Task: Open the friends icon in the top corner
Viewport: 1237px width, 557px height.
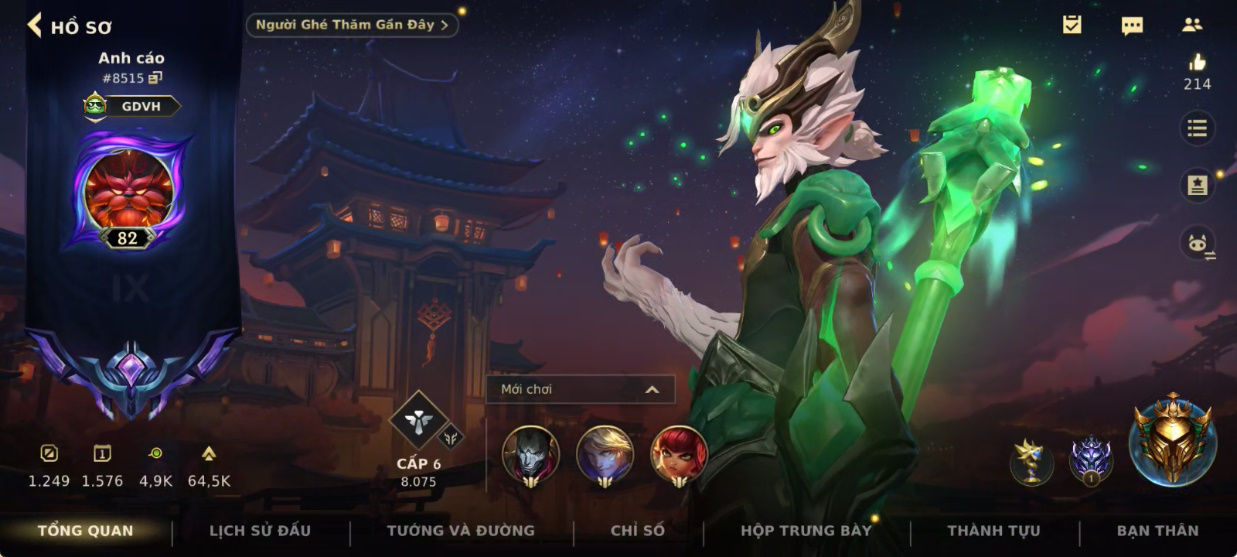Action: 1192,25
